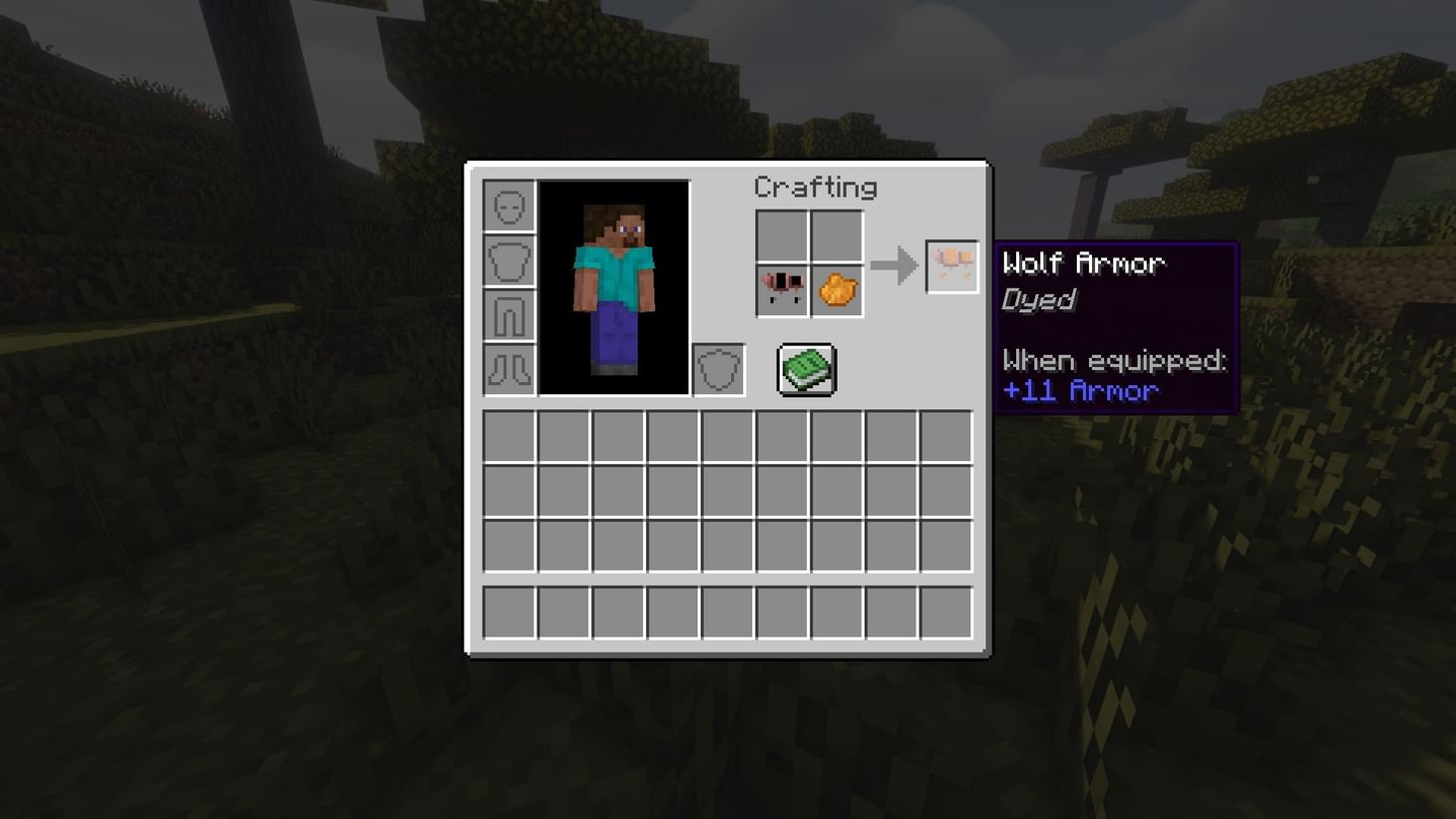1456x819 pixels.
Task: Select the Wolf Armor in the crafting grid
Action: (x=782, y=291)
